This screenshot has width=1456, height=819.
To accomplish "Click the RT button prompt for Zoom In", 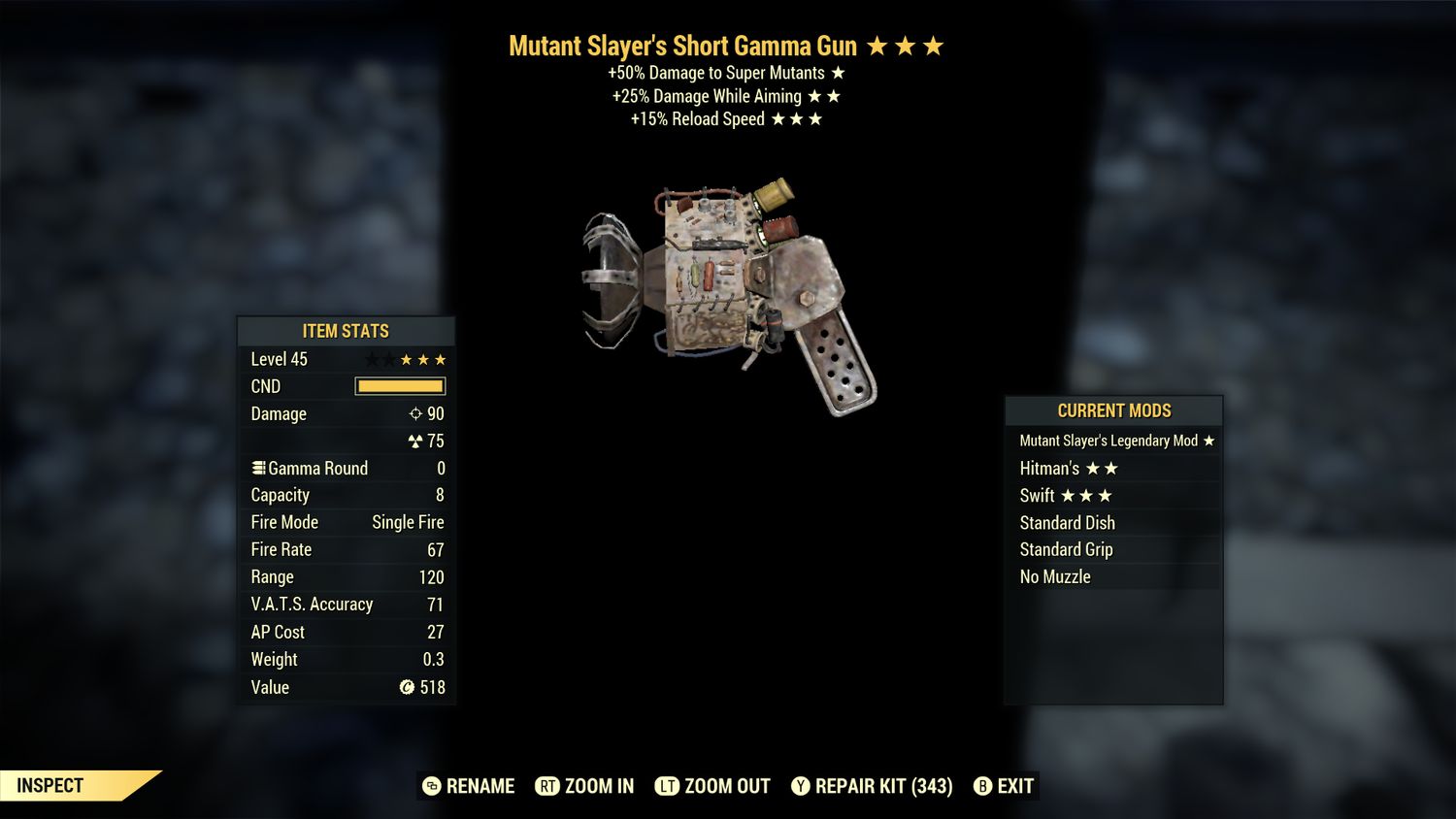I will pos(547,786).
